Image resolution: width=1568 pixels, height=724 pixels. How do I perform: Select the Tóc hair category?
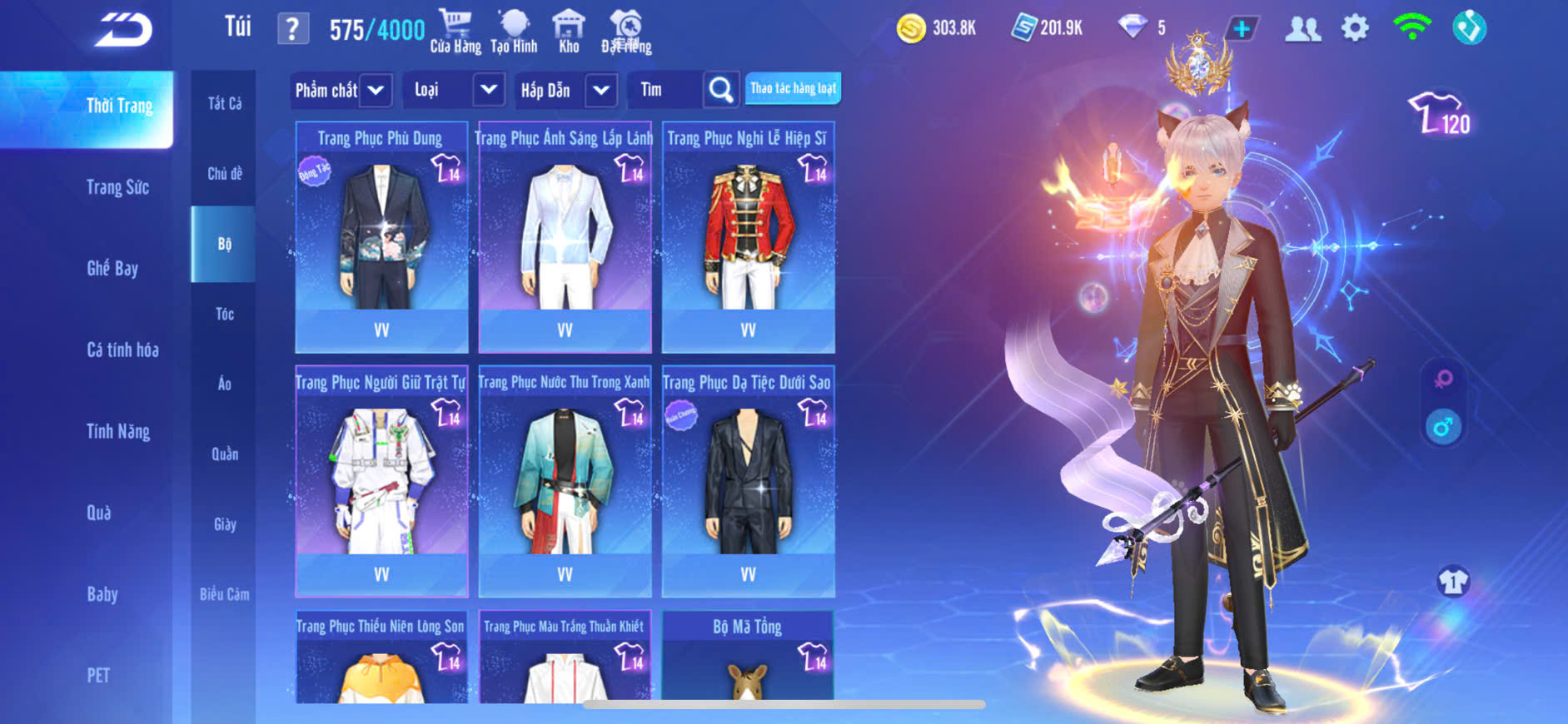tap(225, 314)
